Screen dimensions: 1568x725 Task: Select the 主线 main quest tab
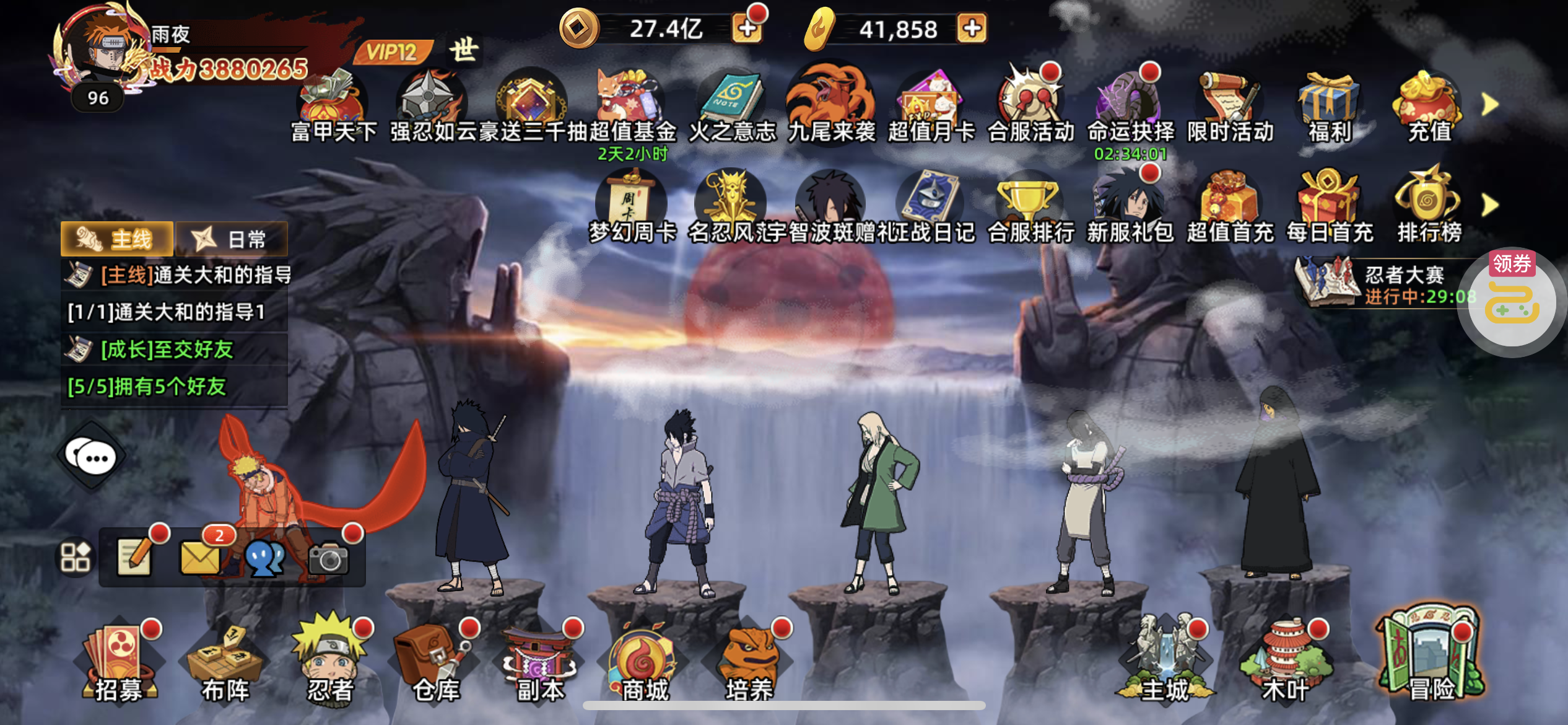click(x=116, y=239)
